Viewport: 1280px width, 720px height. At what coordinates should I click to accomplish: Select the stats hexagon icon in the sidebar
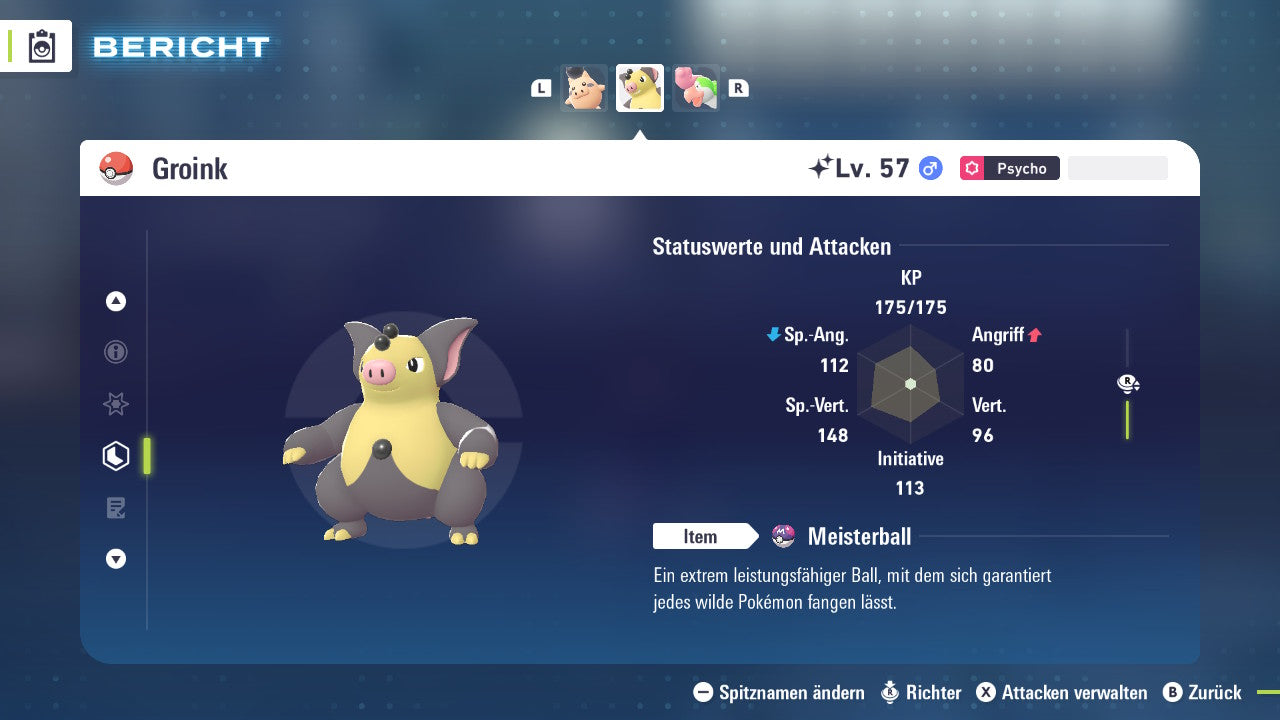[116, 455]
